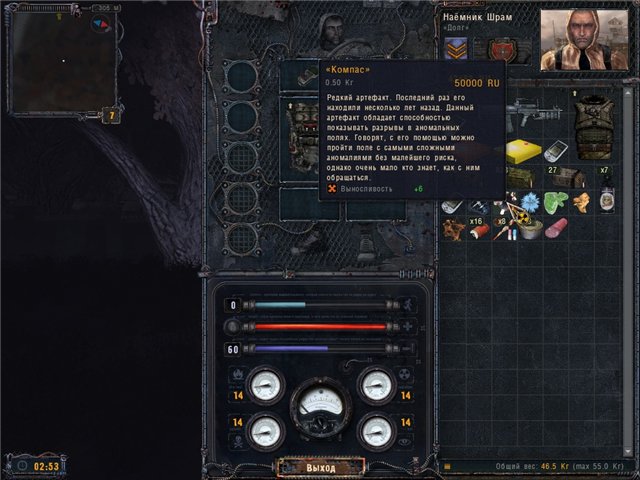Click the minimap in the corner
The height and width of the screenshot is (480, 640).
[x=60, y=60]
